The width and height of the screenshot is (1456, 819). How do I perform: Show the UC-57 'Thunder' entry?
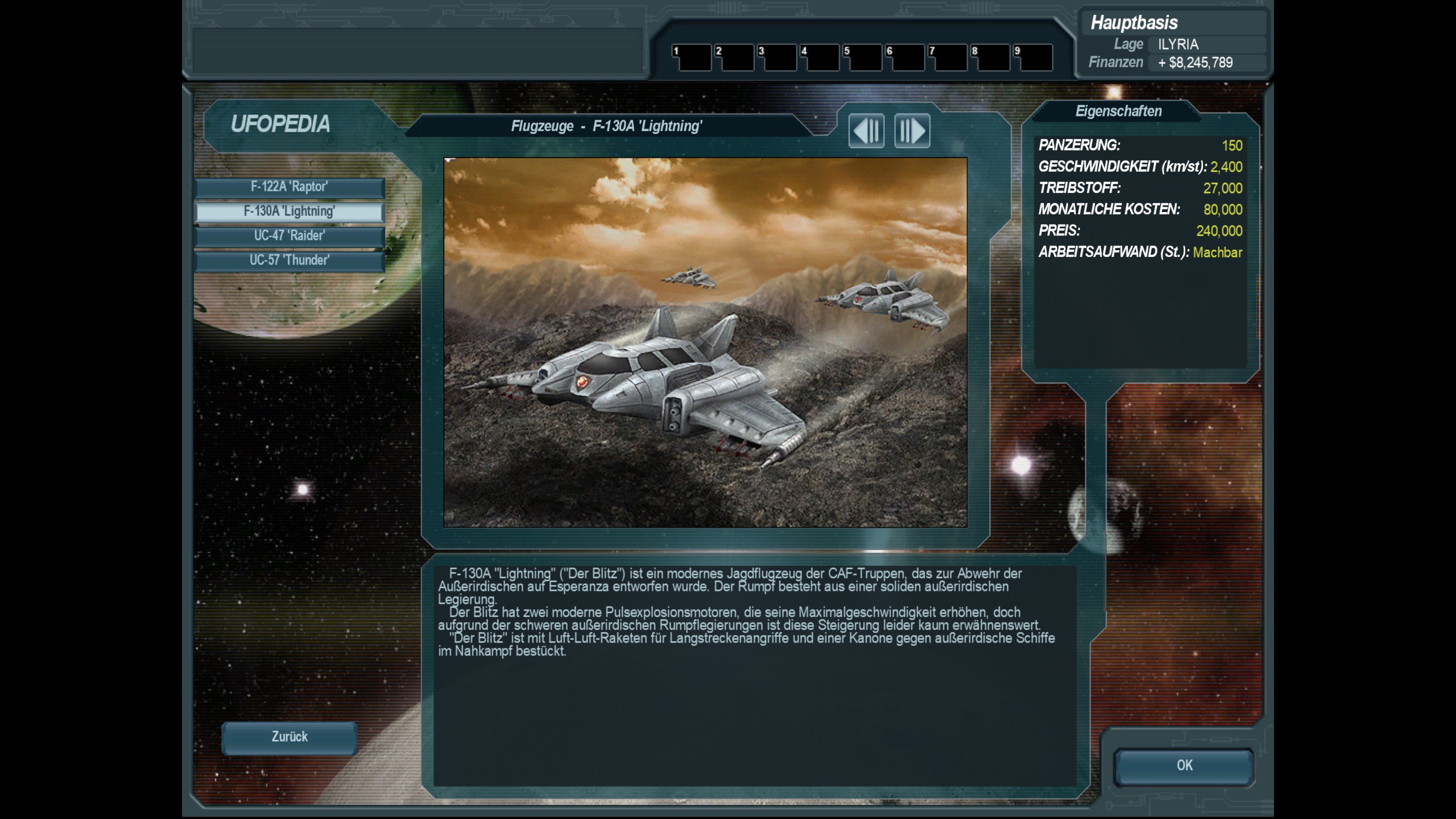[x=289, y=260]
